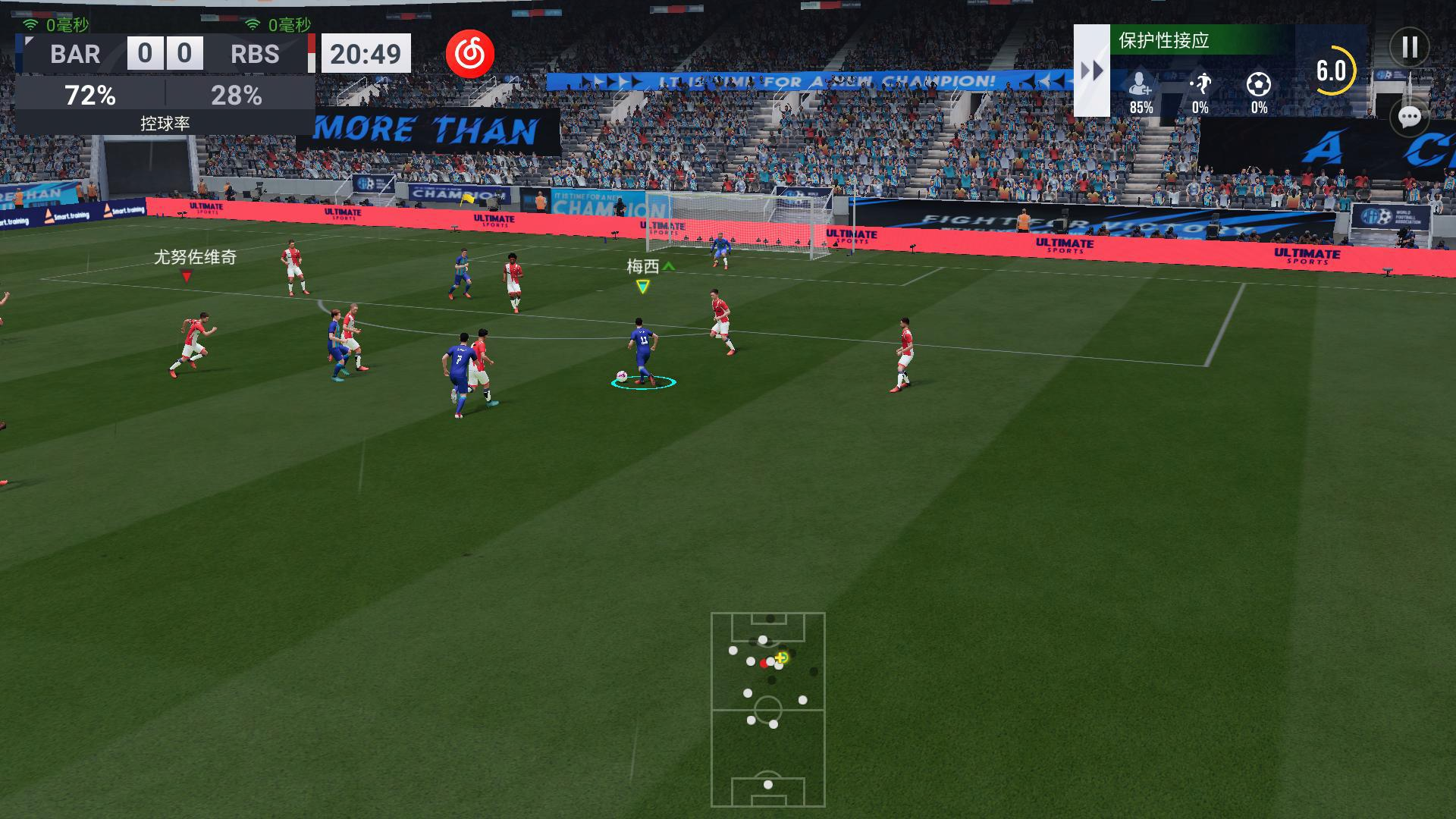Pause the match
The height and width of the screenshot is (819, 1456).
point(1409,48)
